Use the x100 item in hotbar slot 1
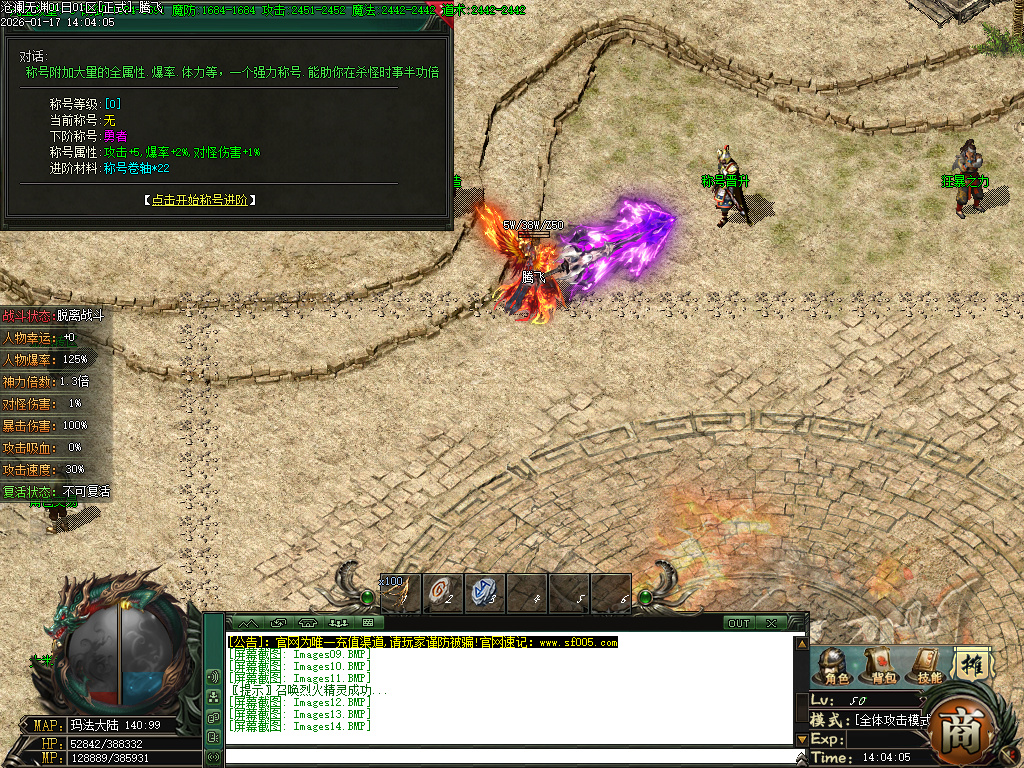 click(401, 593)
